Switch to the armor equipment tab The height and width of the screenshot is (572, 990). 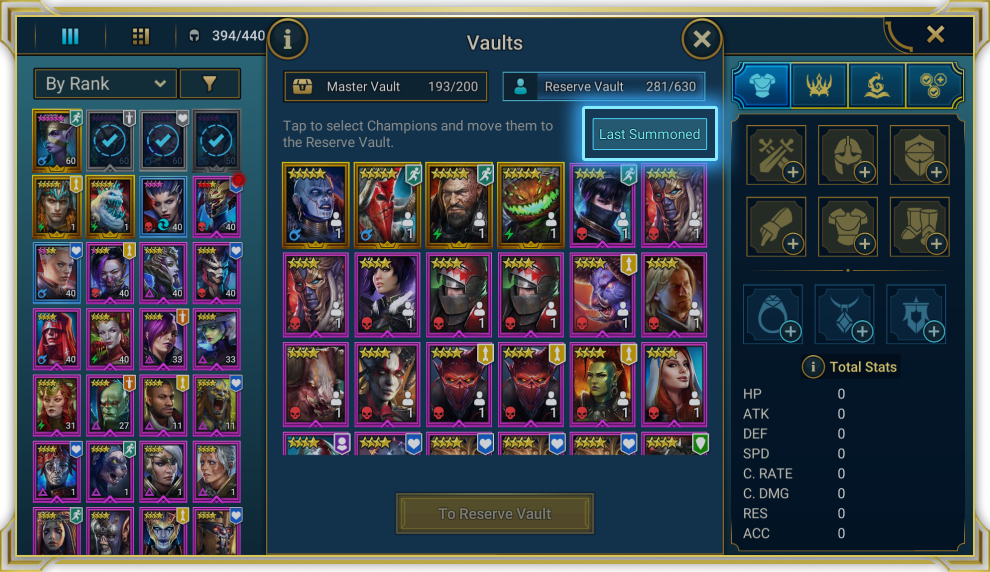pyautogui.click(x=760, y=86)
